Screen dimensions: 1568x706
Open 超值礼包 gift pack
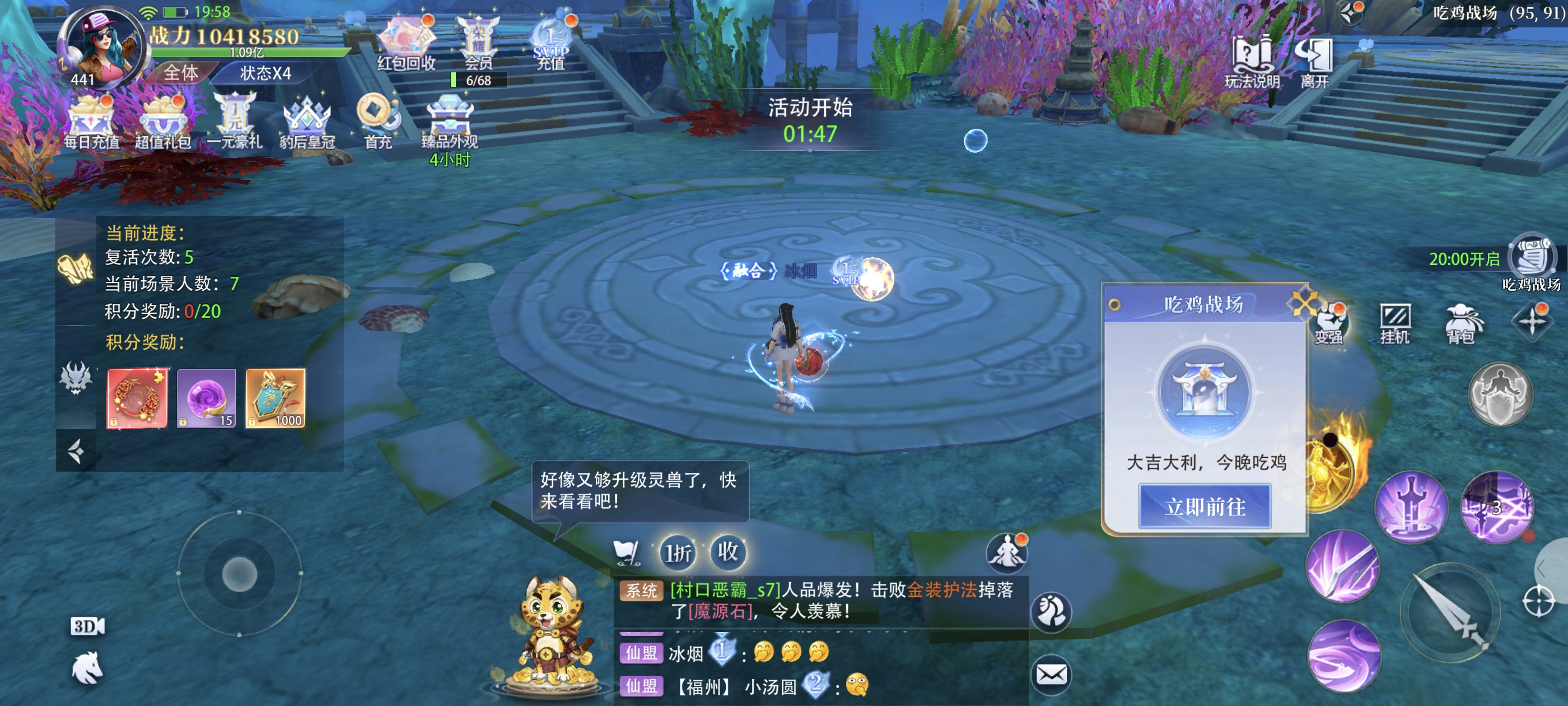point(162,122)
